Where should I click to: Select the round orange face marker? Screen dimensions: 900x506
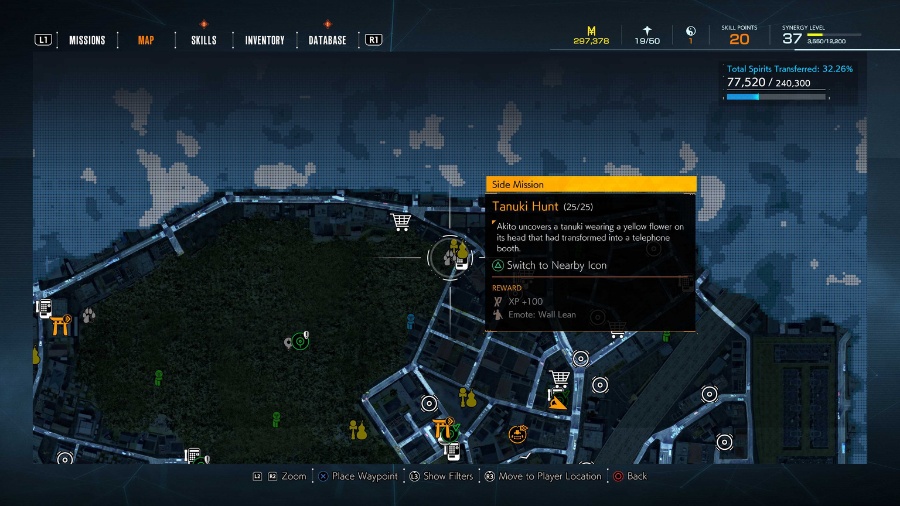click(517, 433)
